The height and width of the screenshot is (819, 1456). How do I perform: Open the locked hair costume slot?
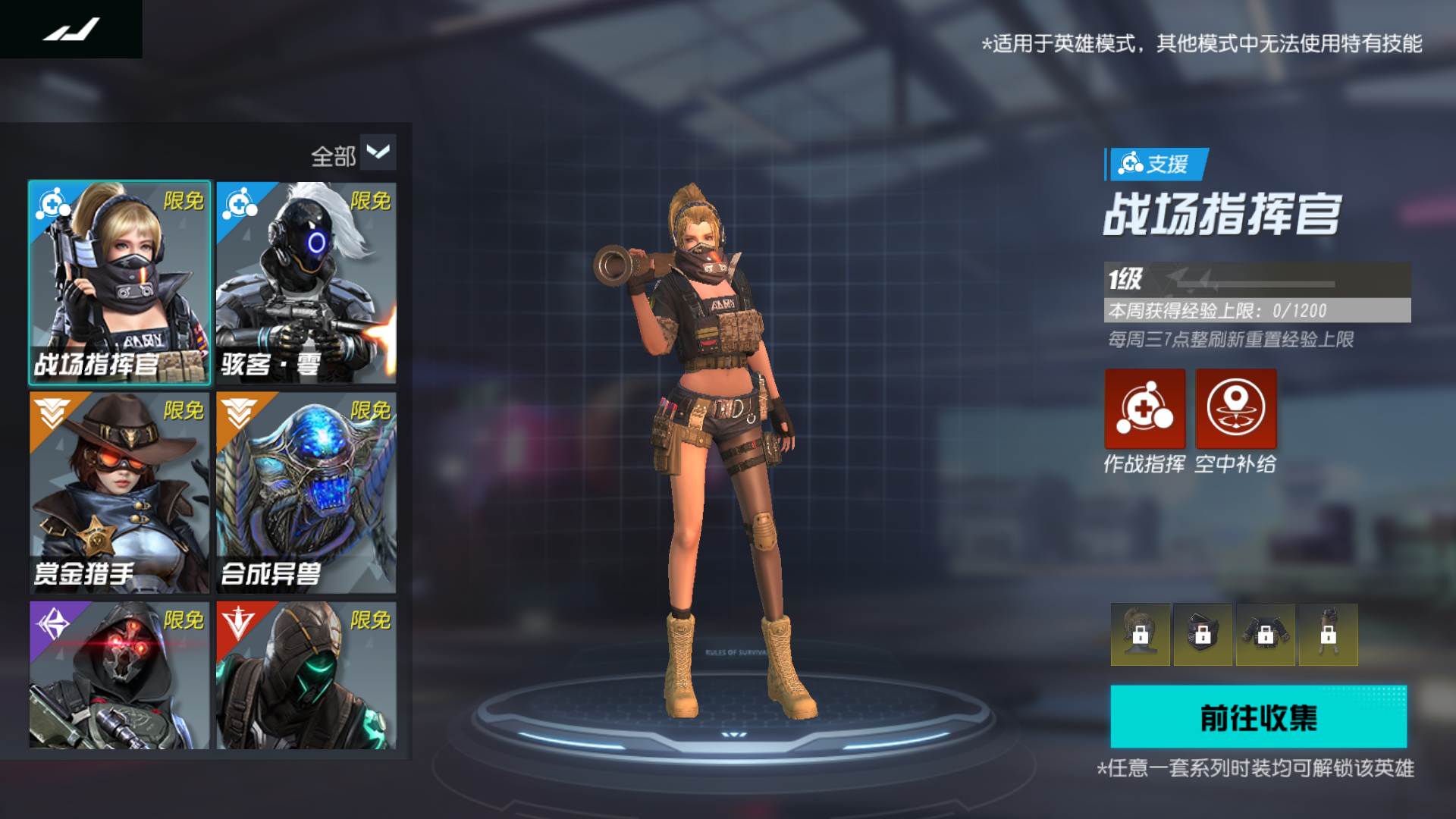[x=1141, y=635]
